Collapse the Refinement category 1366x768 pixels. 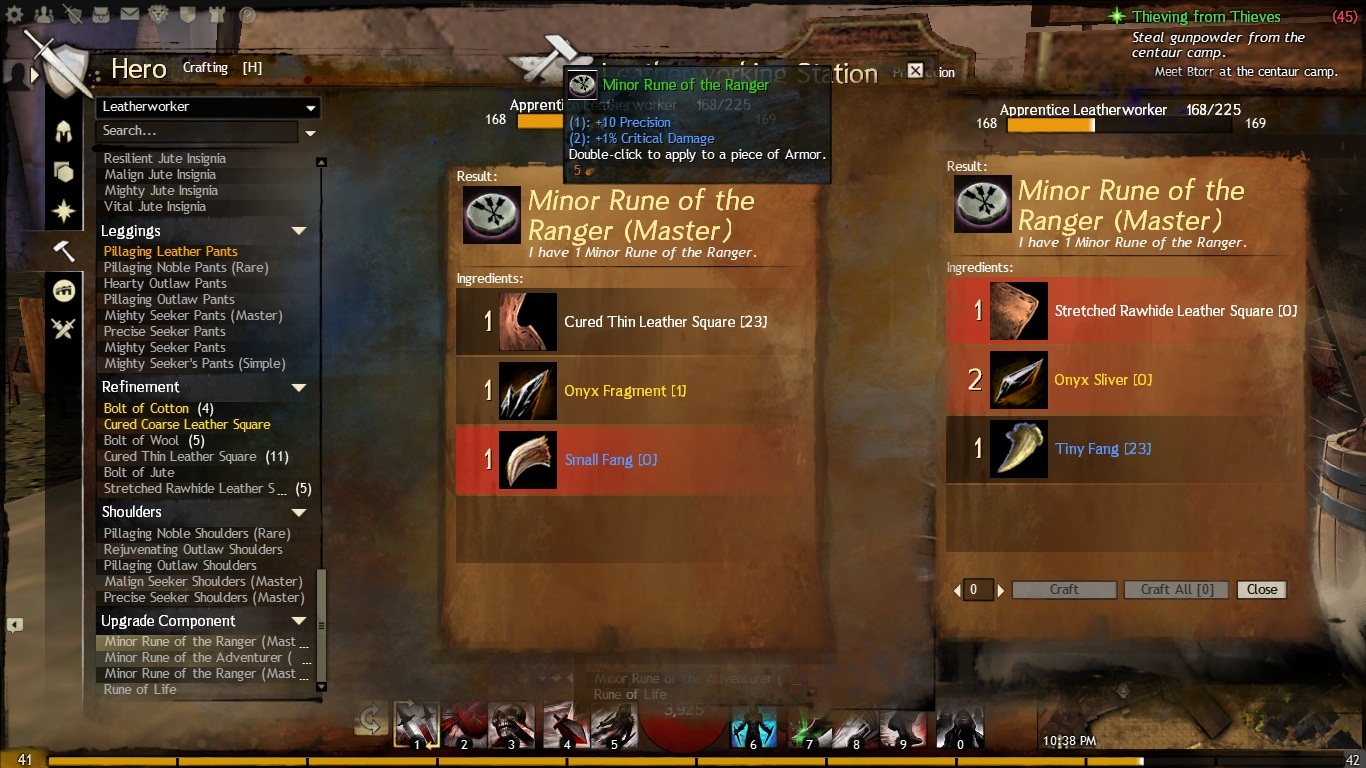[x=298, y=387]
